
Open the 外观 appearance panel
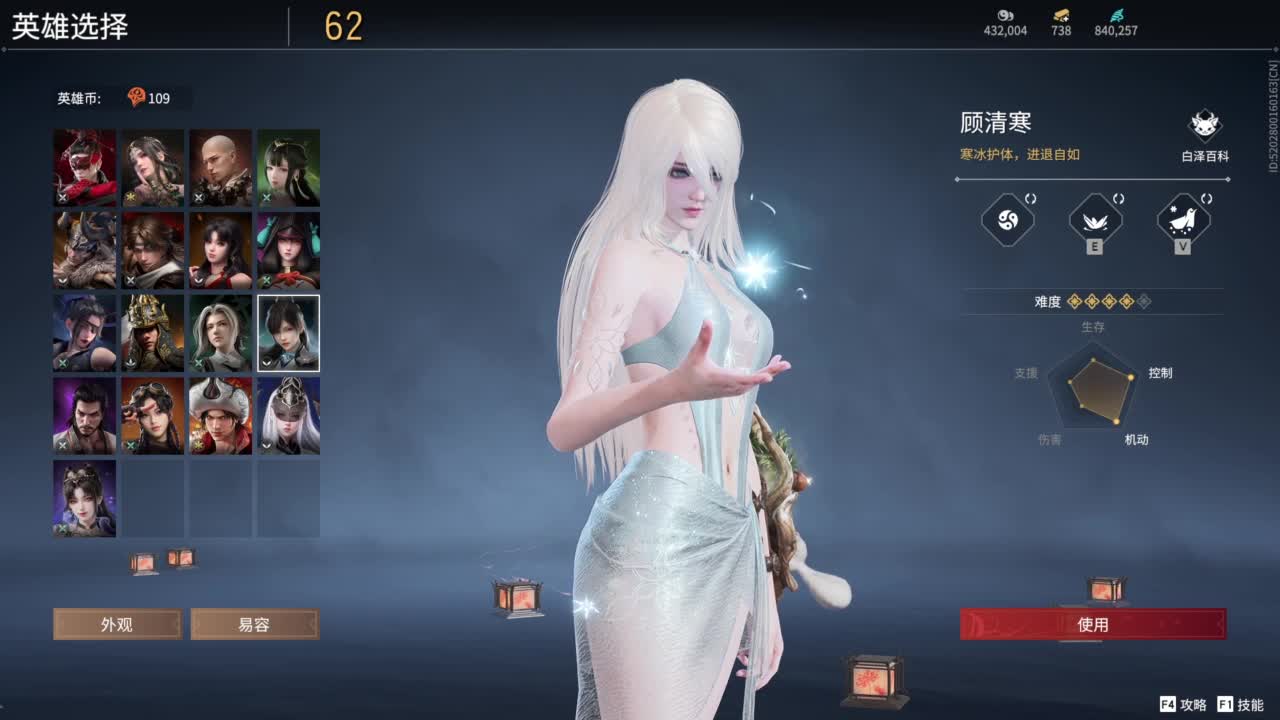117,624
